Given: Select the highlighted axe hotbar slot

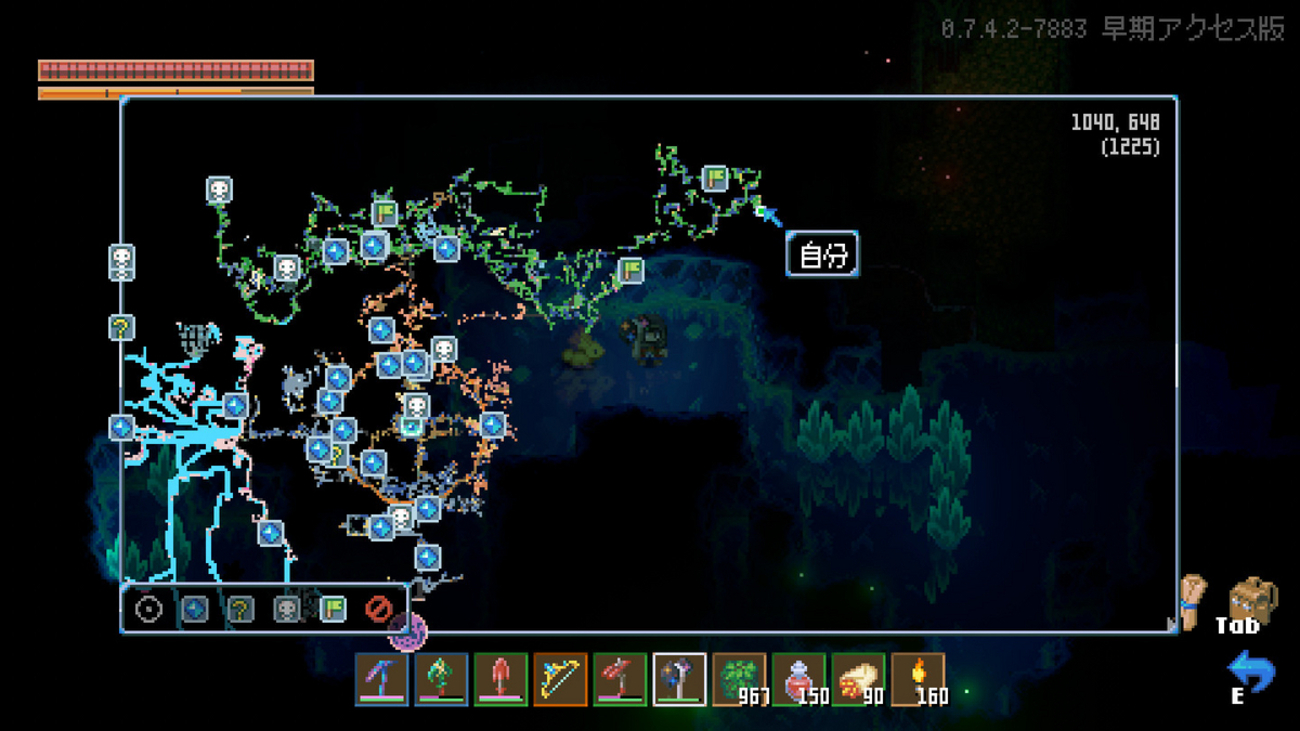Looking at the screenshot, I should click(x=679, y=680).
